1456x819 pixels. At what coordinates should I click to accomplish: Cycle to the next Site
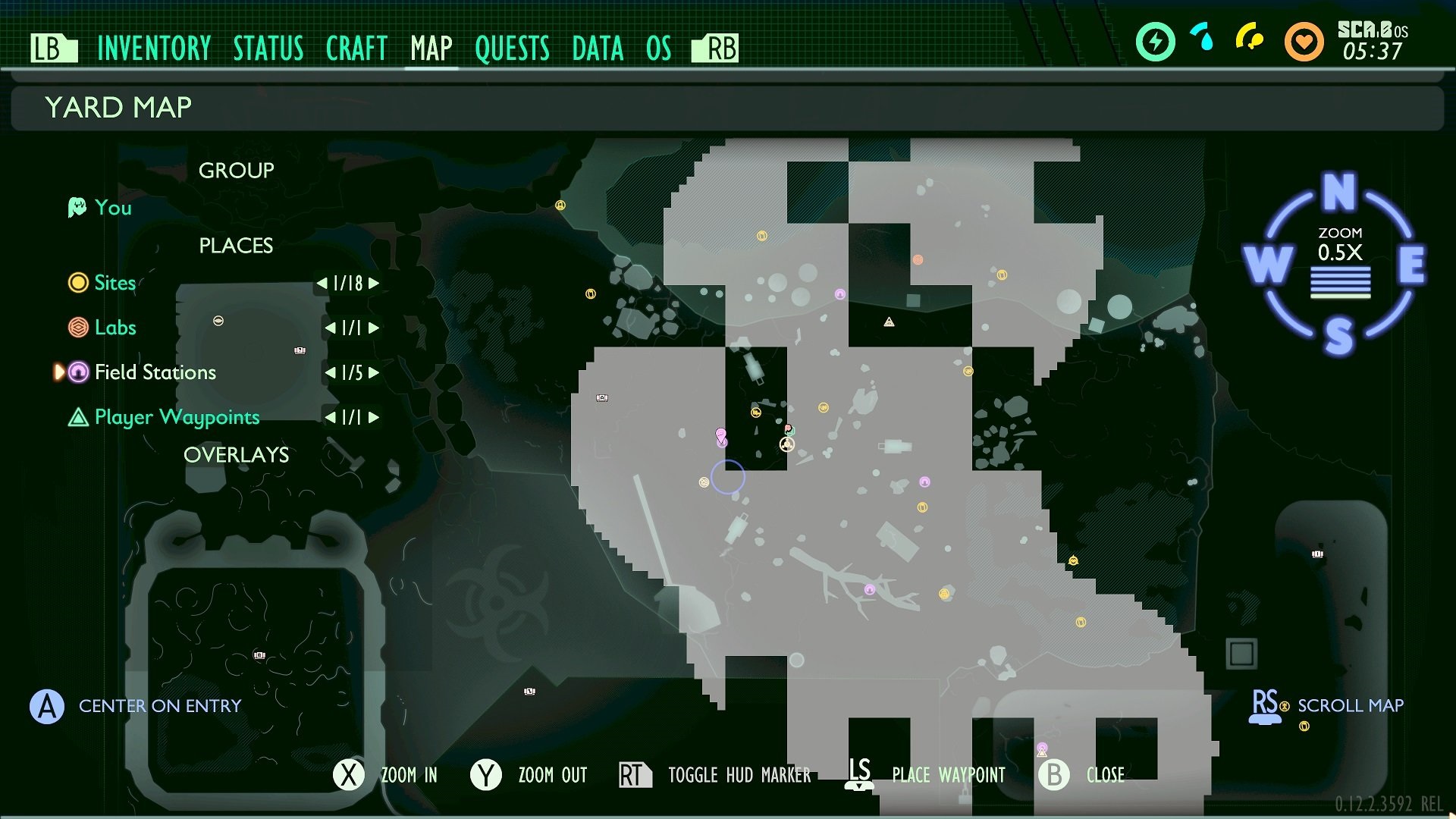(x=374, y=284)
